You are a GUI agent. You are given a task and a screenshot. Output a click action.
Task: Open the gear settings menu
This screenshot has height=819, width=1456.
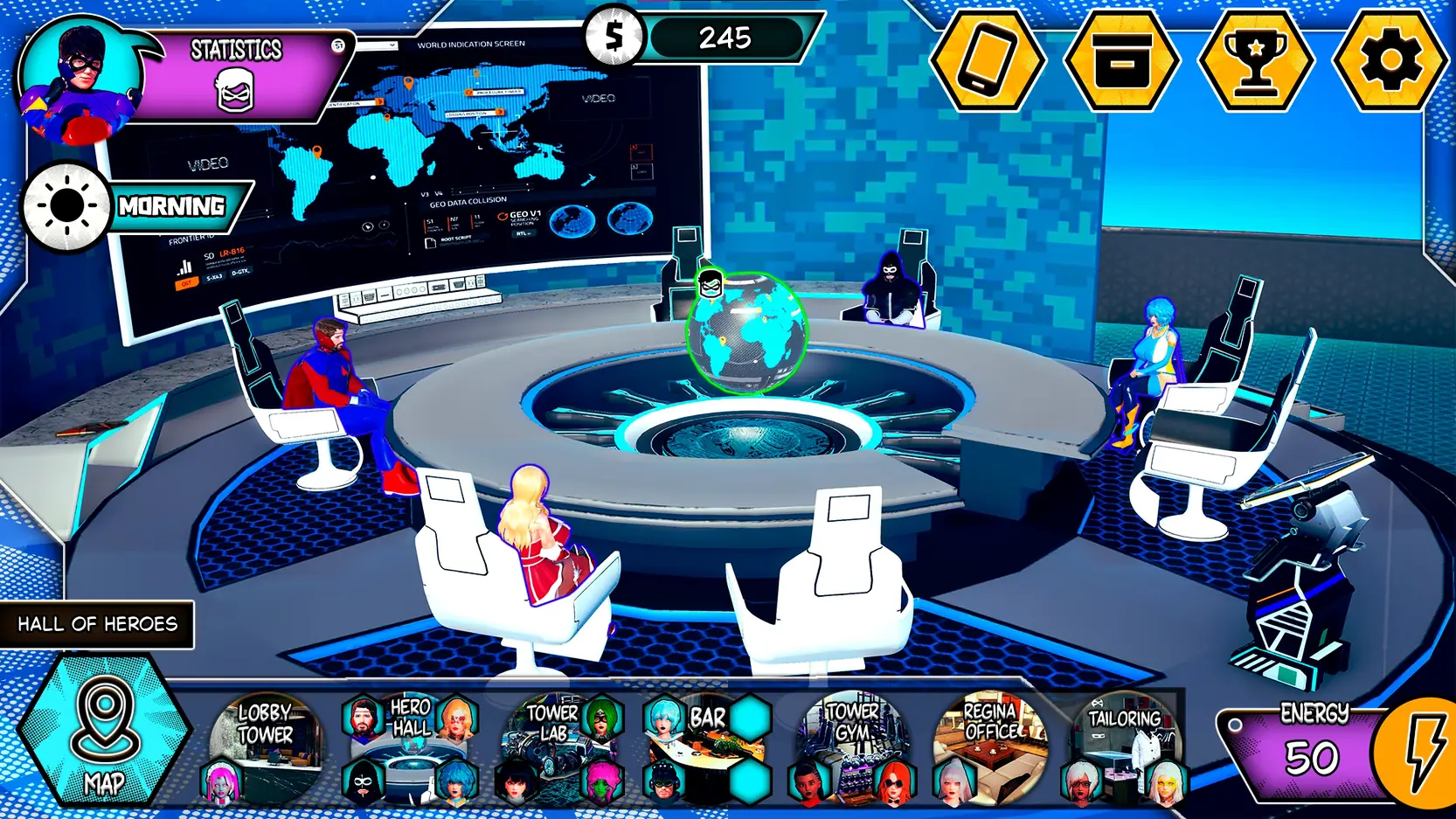tap(1389, 59)
